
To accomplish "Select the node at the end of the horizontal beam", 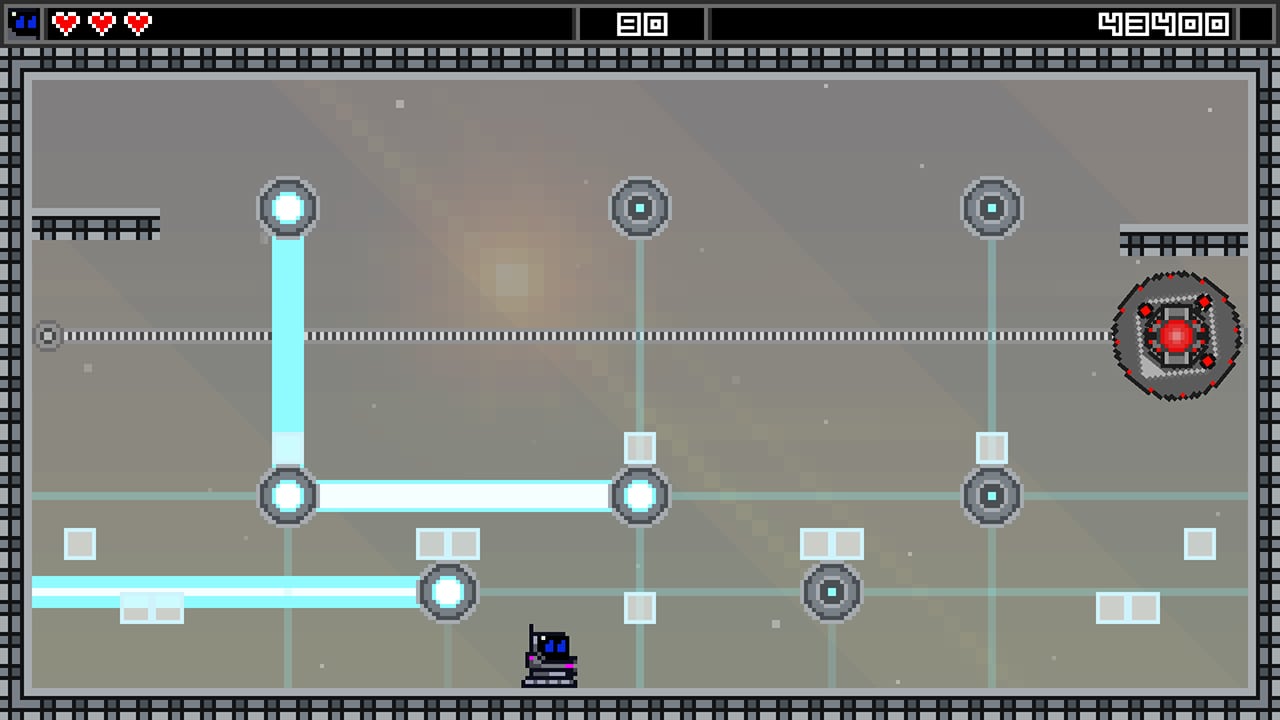I will point(640,493).
